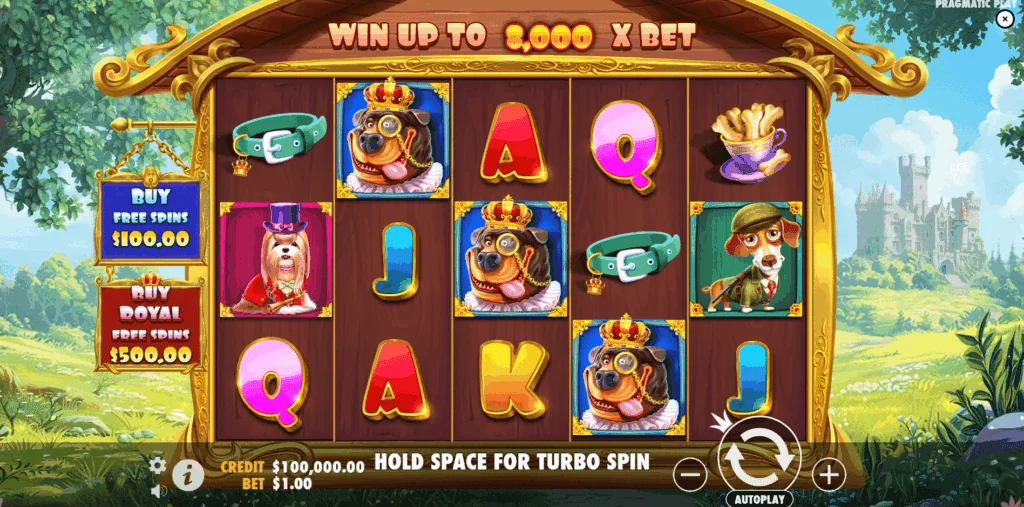Buy Free Spins for $100.00
Viewport: 1024px width, 507px height.
click(150, 220)
